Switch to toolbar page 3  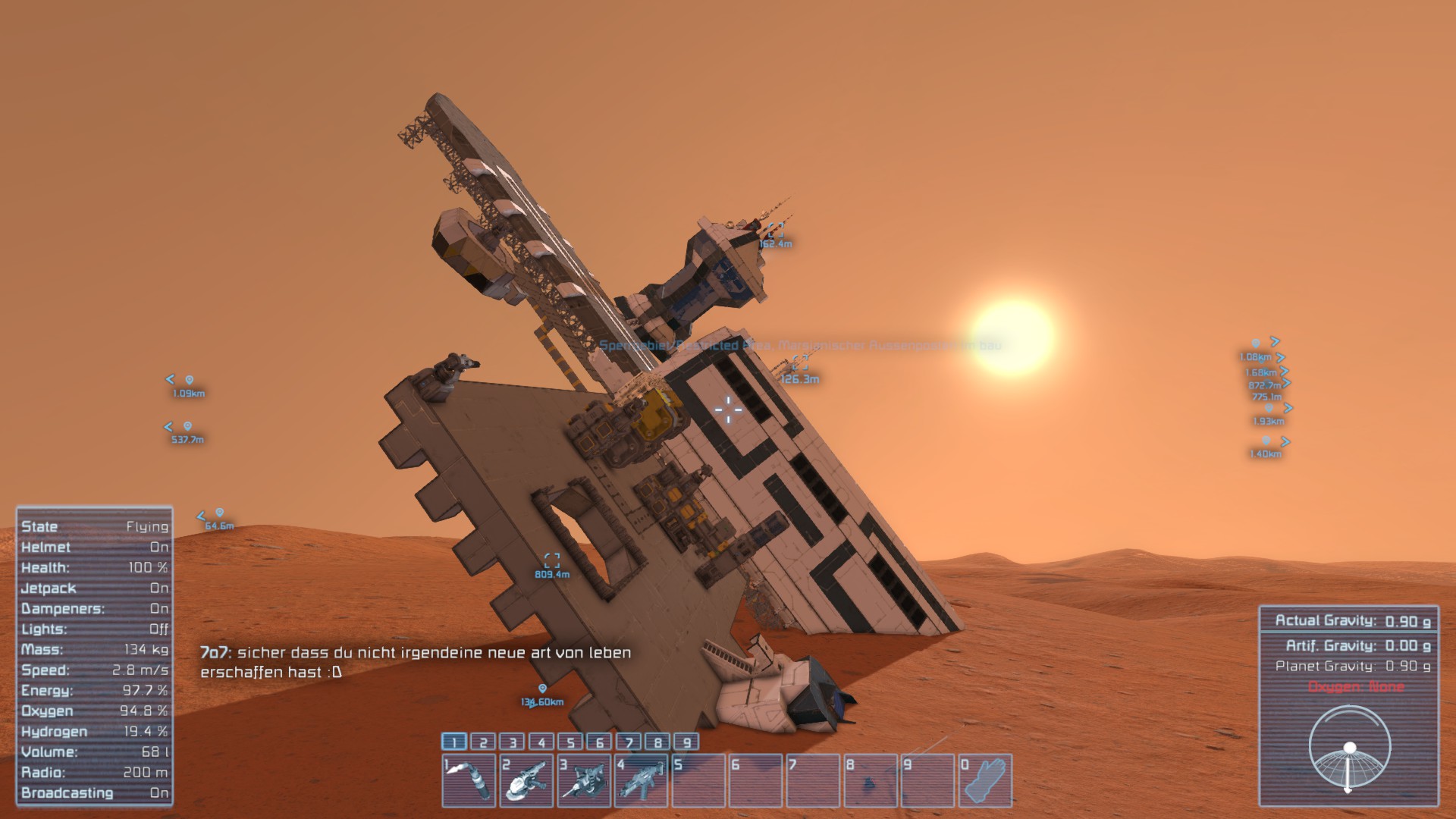513,742
